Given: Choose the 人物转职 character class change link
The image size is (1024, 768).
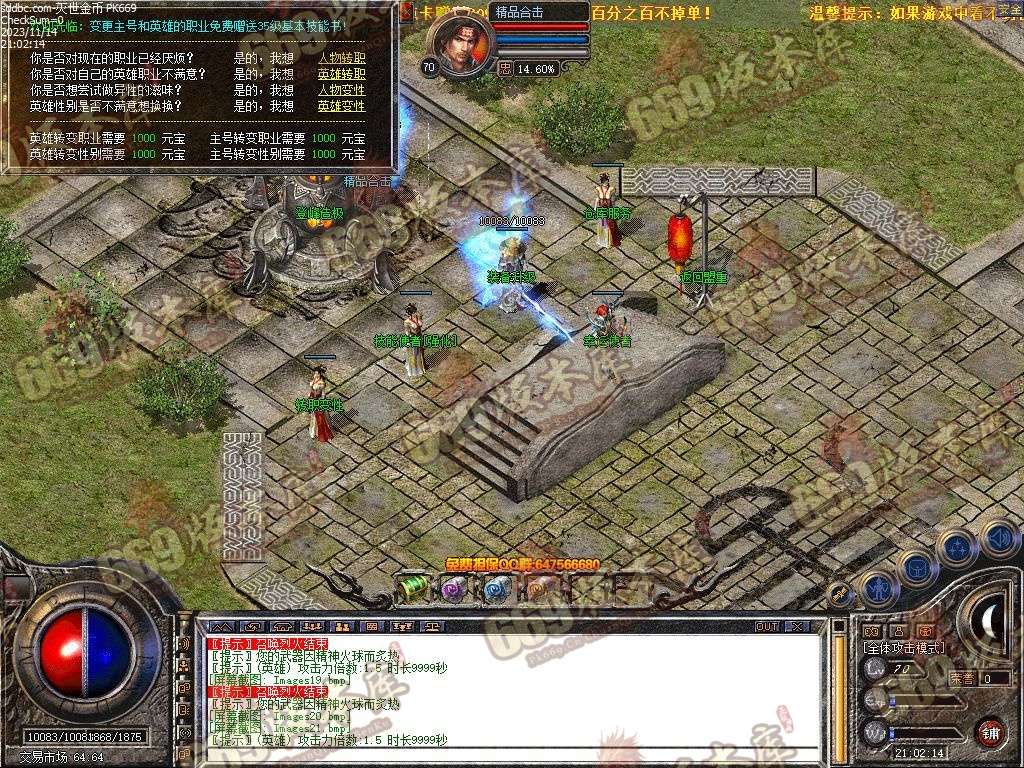Looking at the screenshot, I should click(341, 59).
